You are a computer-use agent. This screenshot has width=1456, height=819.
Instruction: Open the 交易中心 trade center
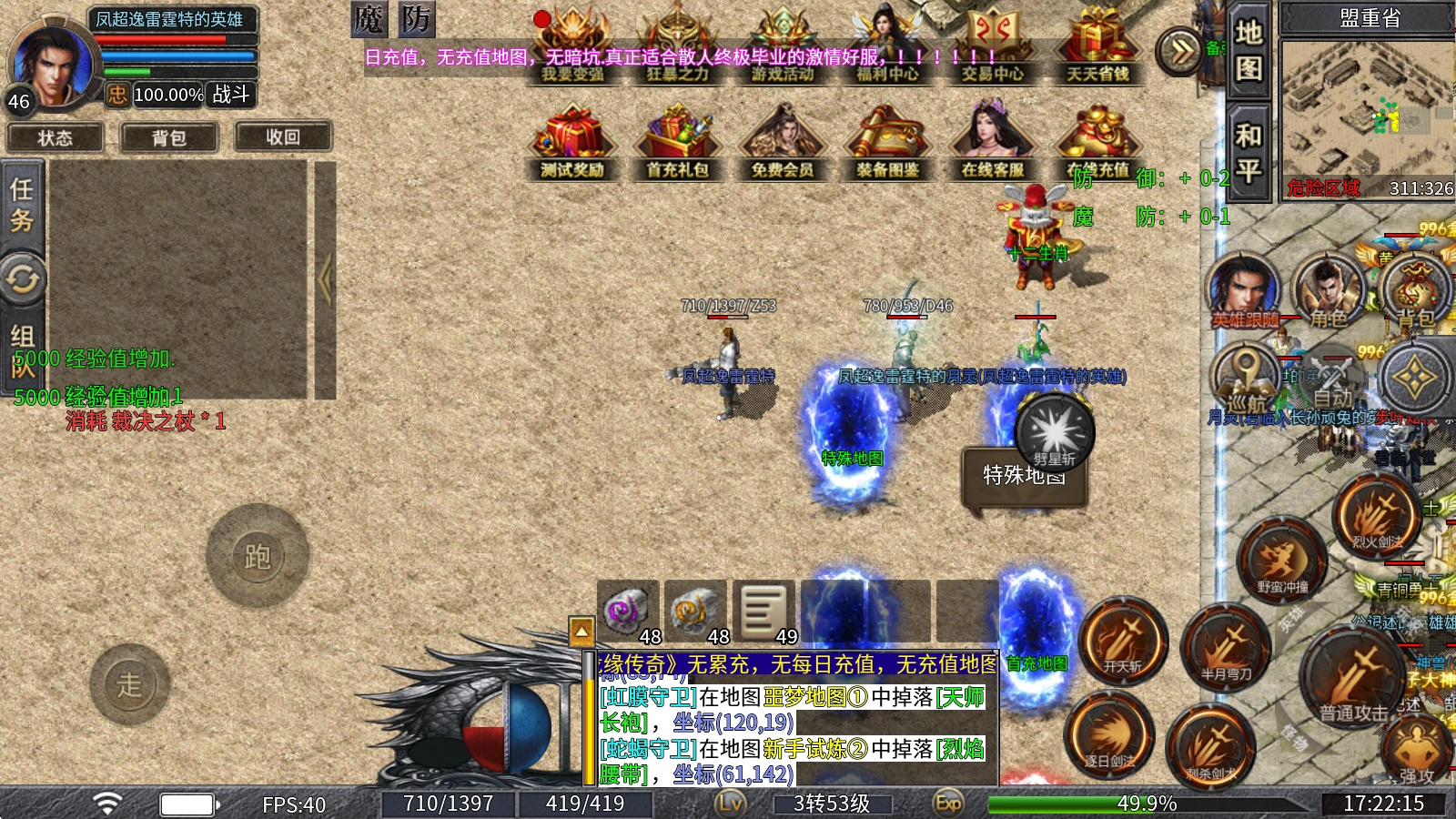[x=992, y=45]
